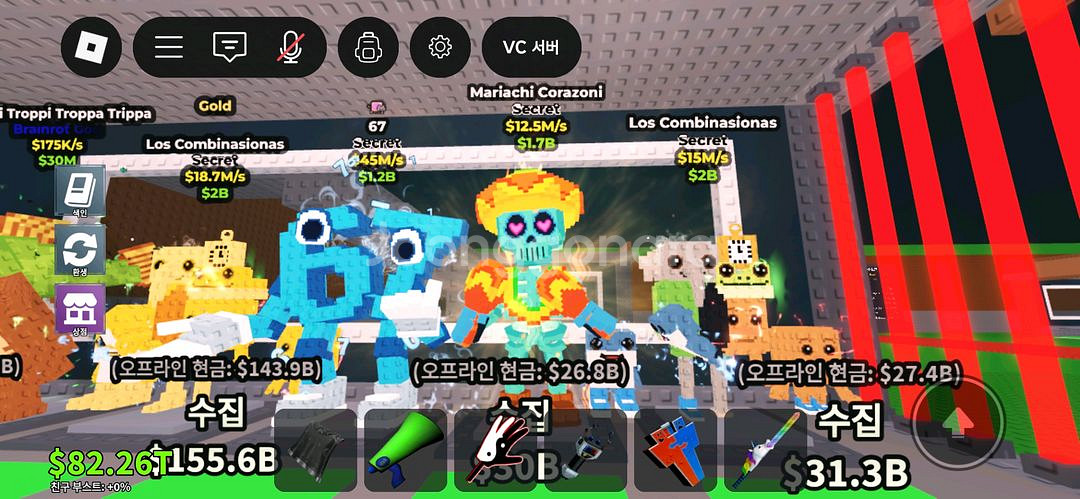Open the purple shop button
Screen dimensions: 1080x499
[x=78, y=307]
